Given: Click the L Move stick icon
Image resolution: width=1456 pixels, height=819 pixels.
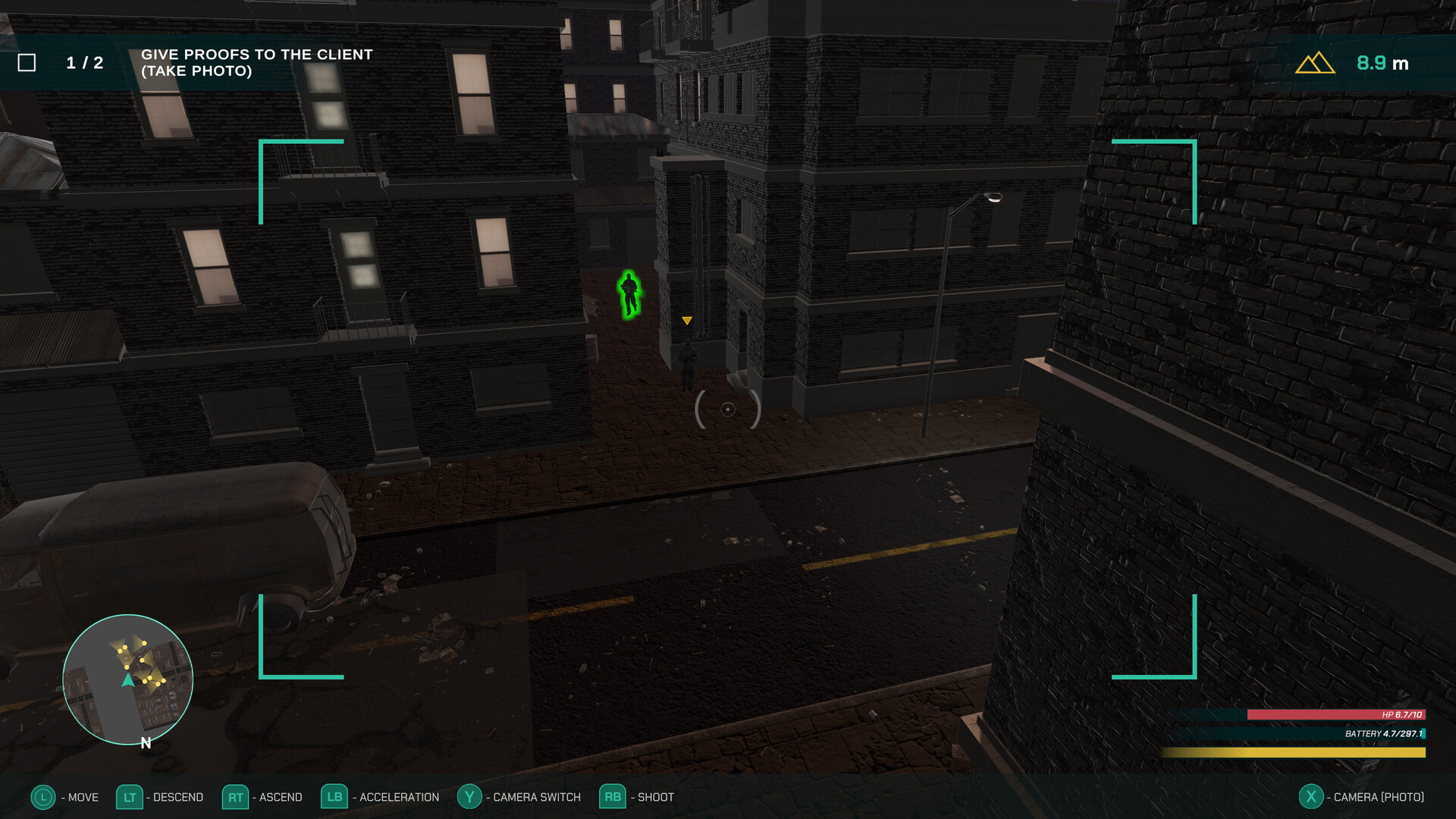Looking at the screenshot, I should (x=44, y=797).
